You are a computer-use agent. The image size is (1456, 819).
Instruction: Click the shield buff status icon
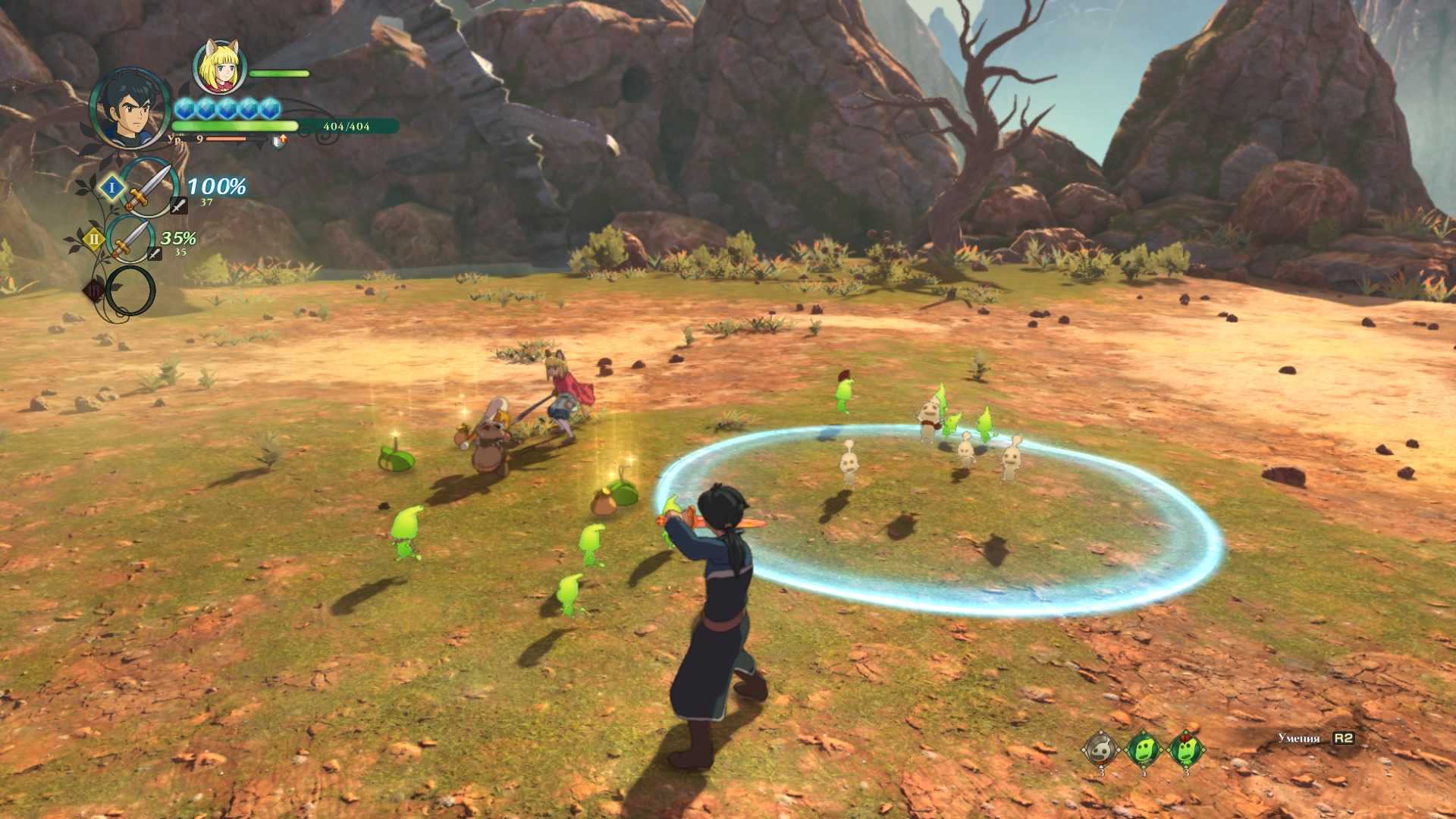[280, 140]
